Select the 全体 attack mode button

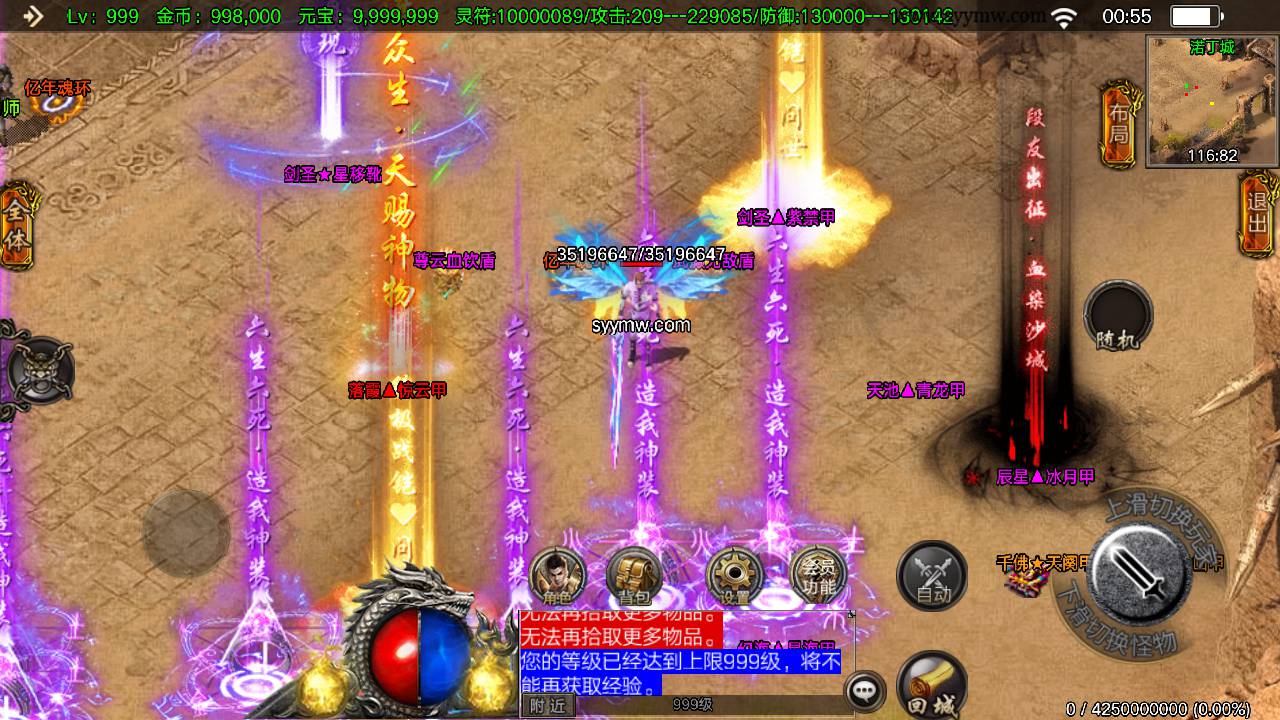tap(17, 226)
